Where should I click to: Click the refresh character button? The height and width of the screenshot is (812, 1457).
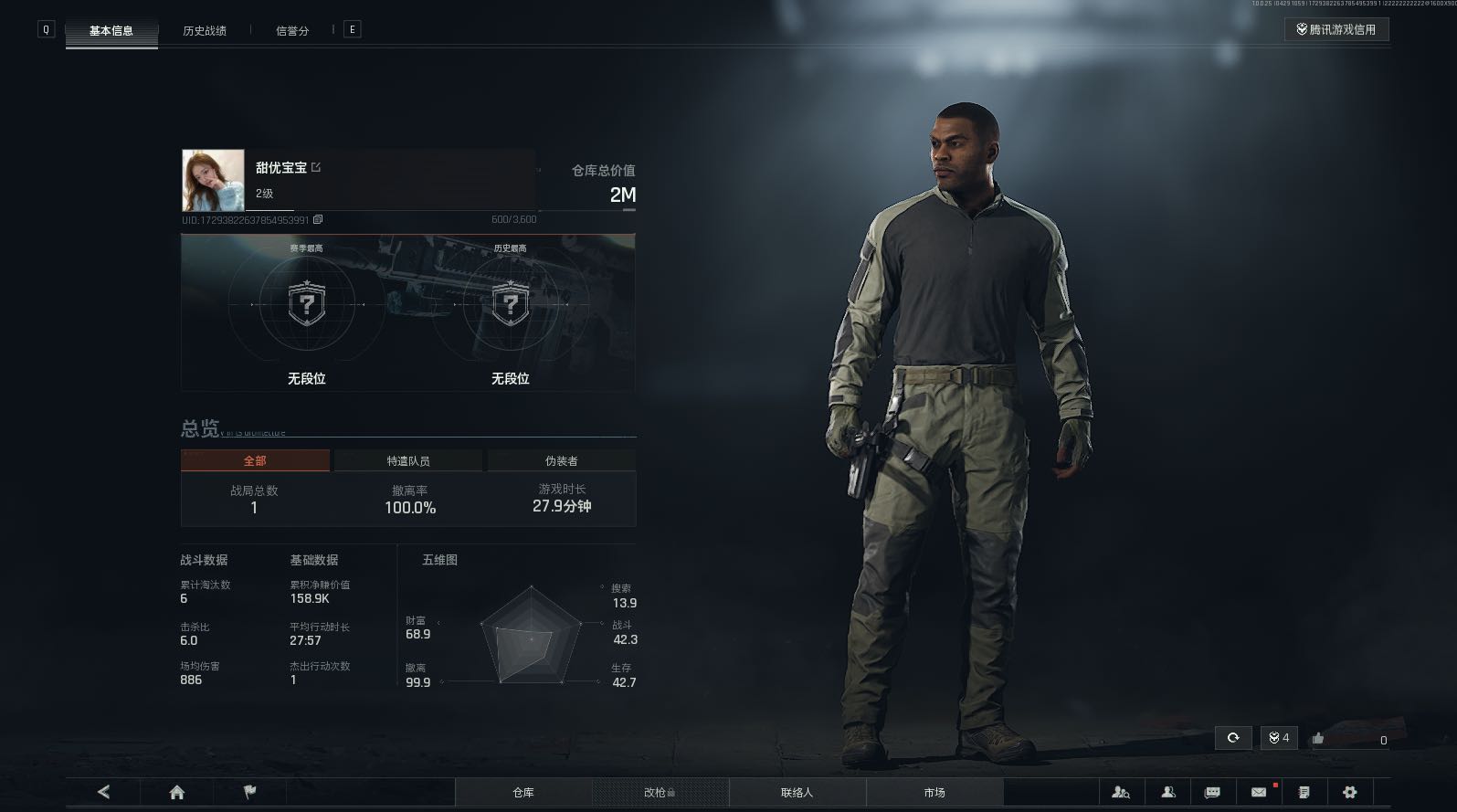(1233, 738)
